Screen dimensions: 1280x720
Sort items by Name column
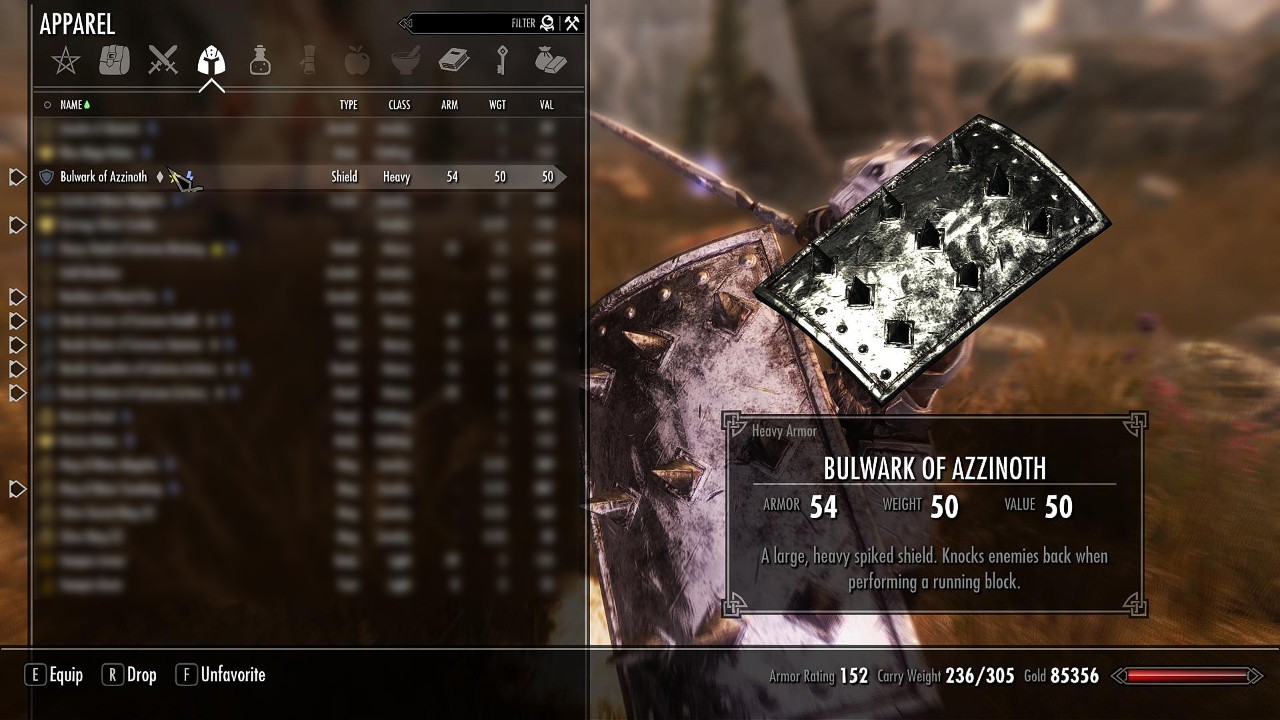tap(71, 105)
